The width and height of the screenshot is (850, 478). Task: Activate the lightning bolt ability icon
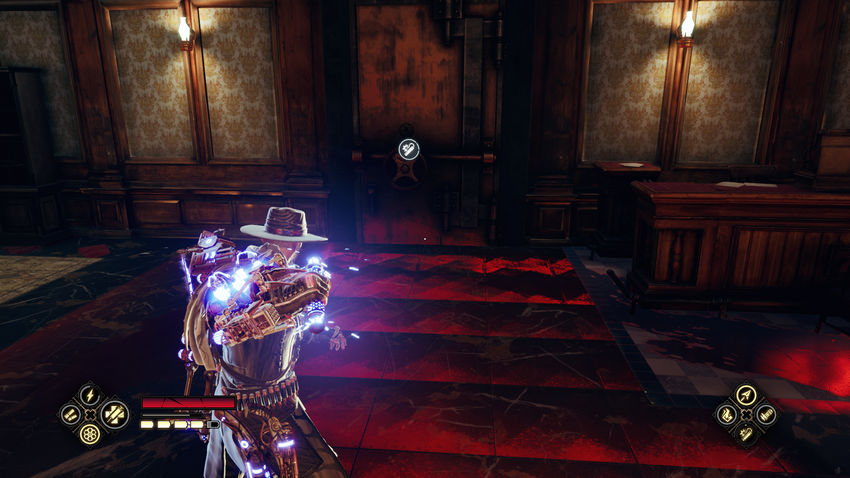coord(90,394)
